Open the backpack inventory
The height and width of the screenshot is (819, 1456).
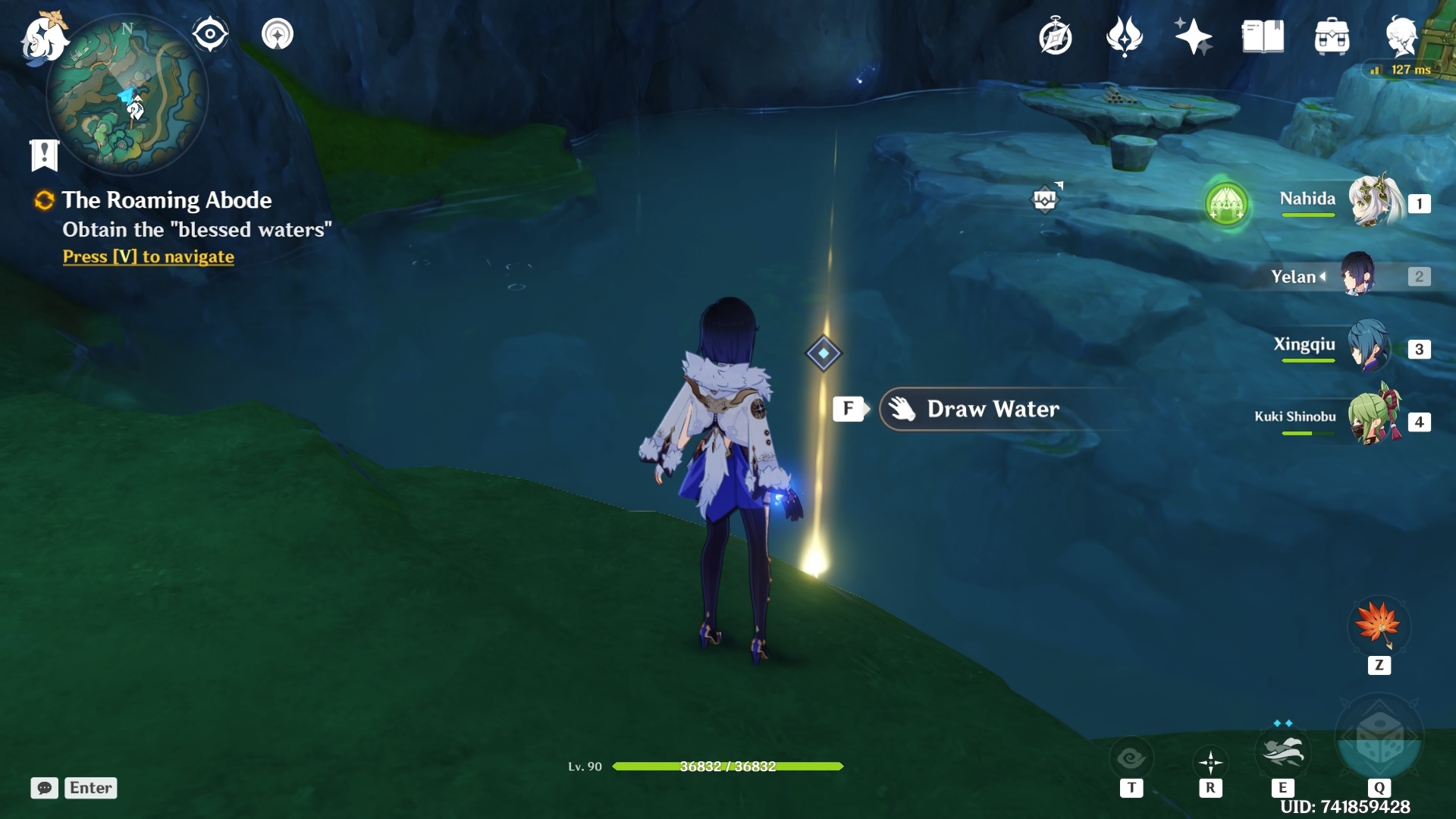pos(1332,36)
